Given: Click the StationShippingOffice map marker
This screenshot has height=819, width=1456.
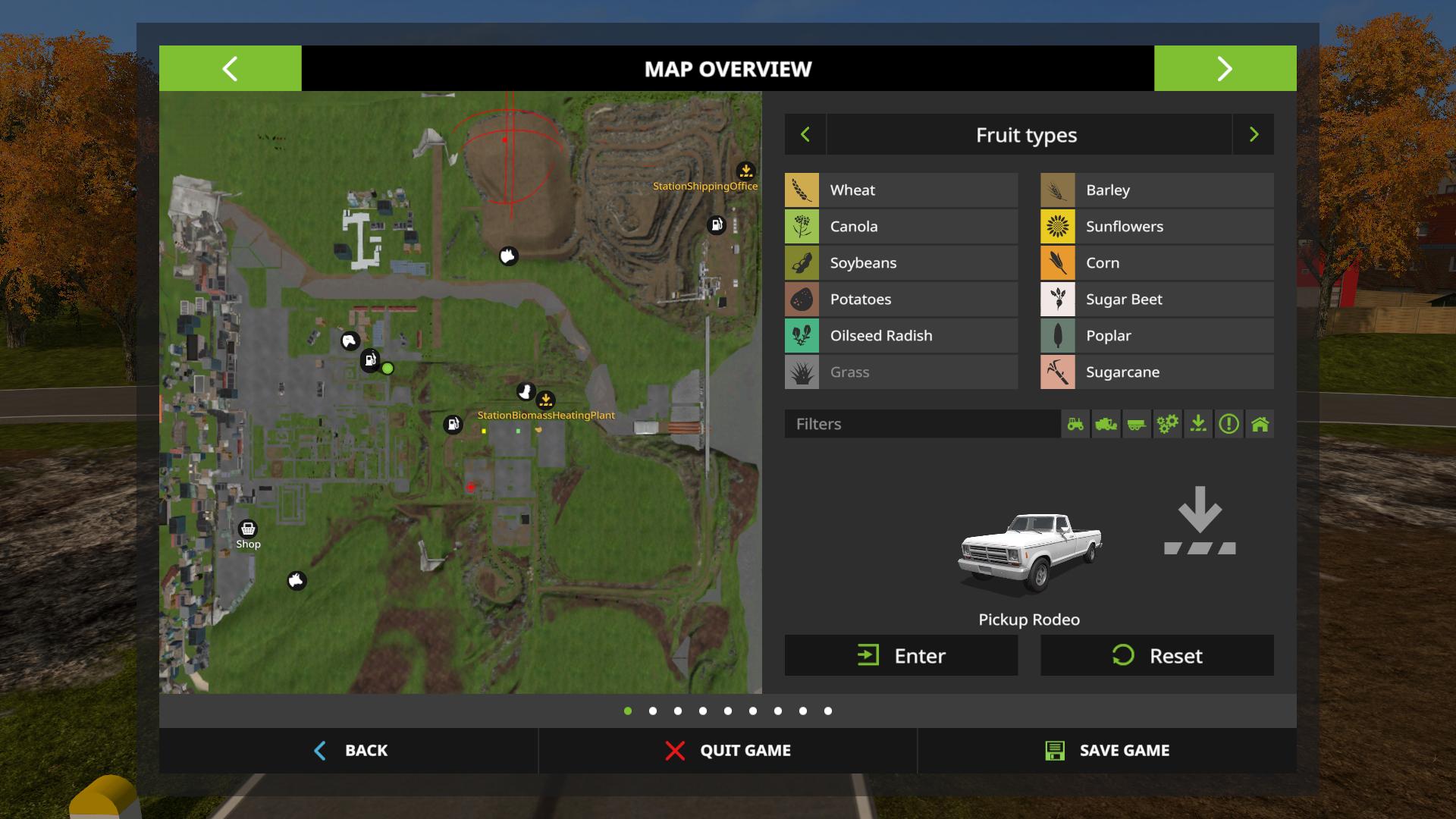Looking at the screenshot, I should [x=746, y=171].
